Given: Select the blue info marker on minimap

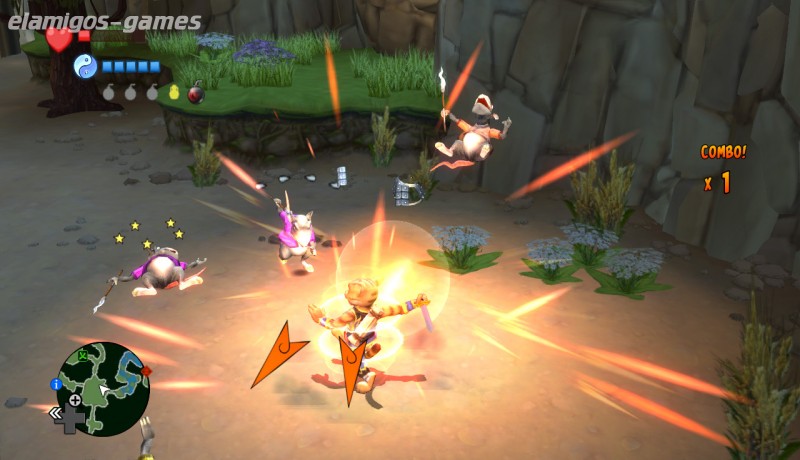Looking at the screenshot, I should tap(56, 383).
